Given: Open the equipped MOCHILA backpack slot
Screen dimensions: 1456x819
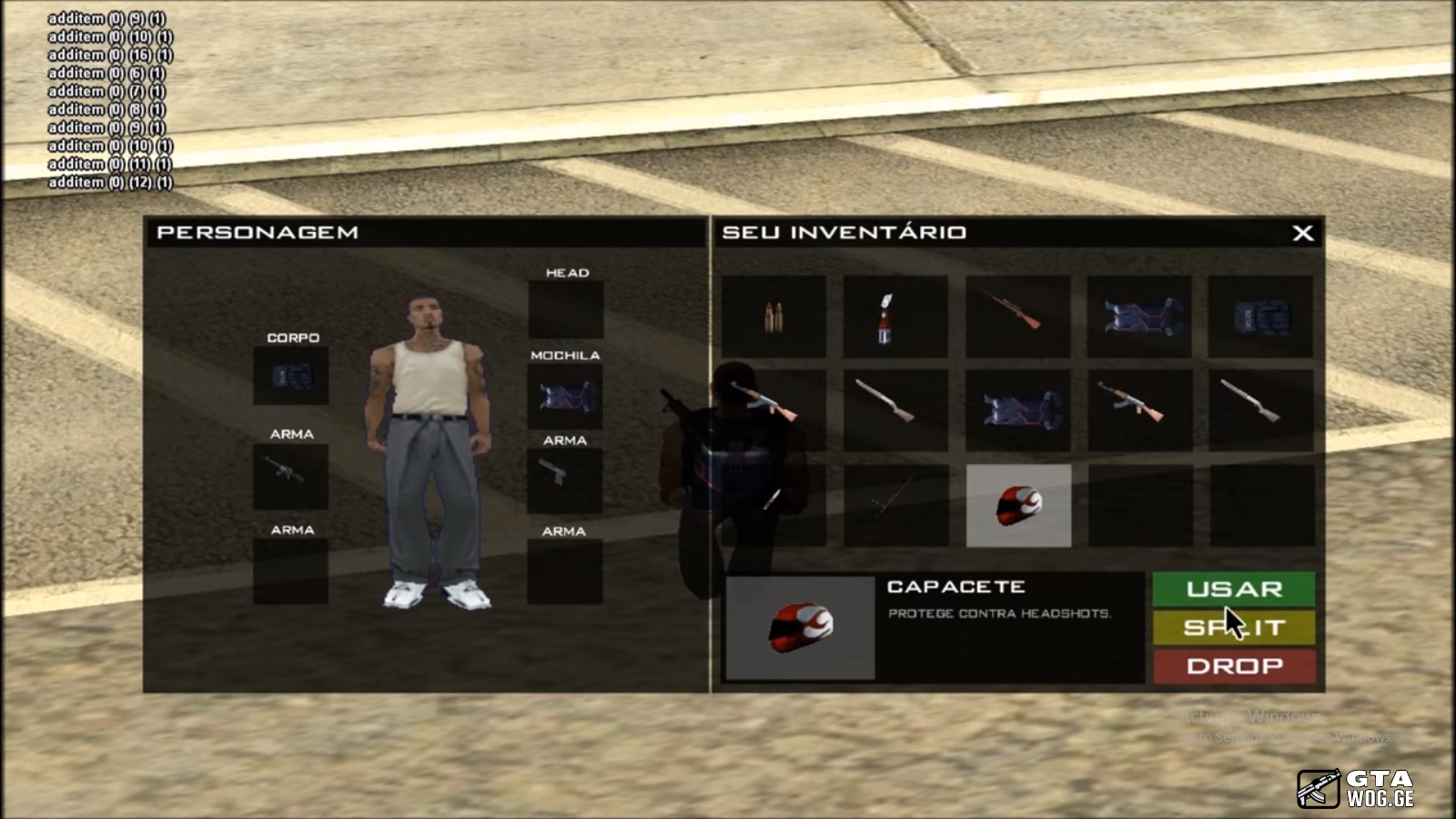Looking at the screenshot, I should point(565,397).
